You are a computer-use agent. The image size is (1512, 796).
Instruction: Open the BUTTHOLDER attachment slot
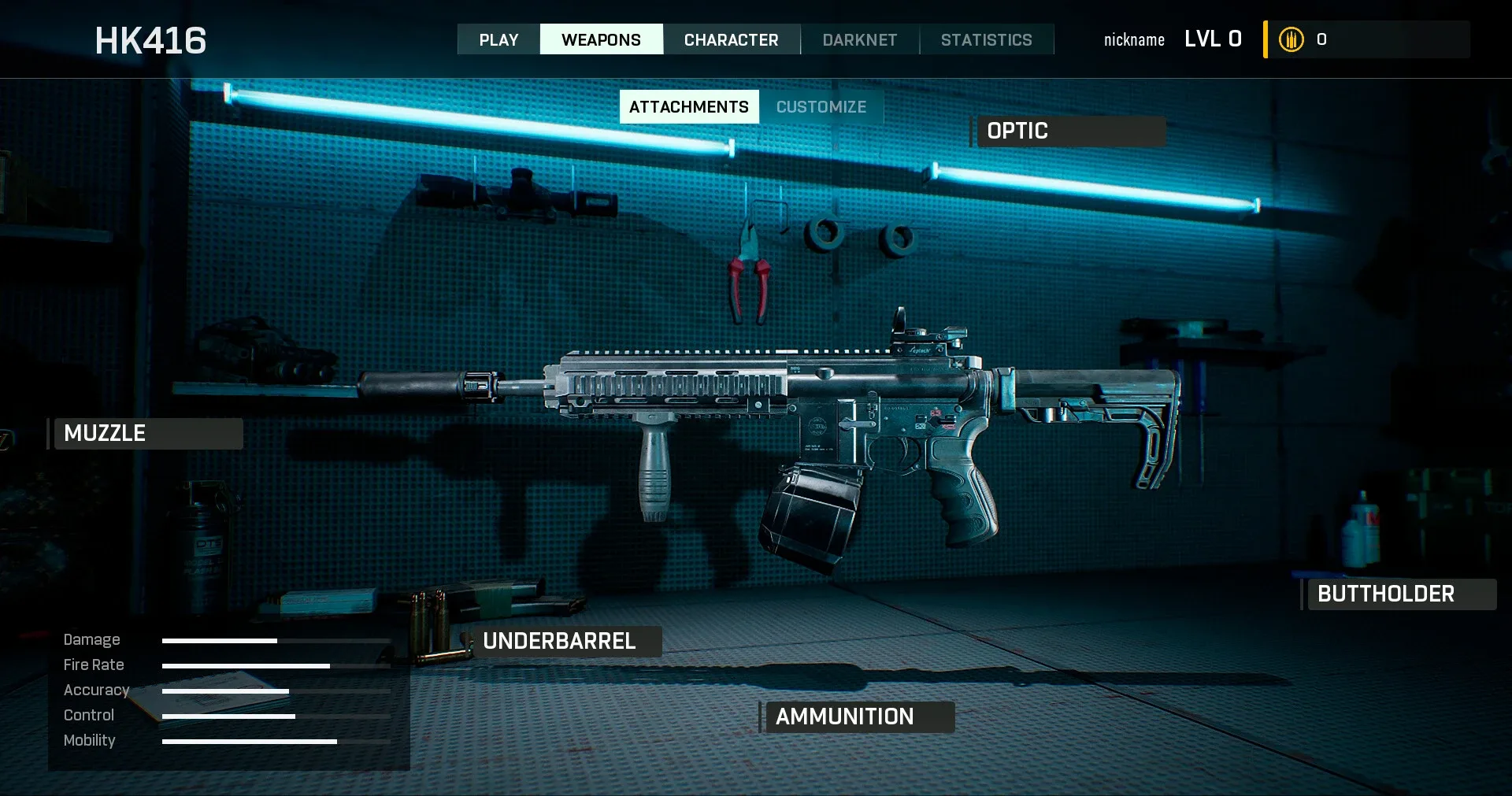(1400, 594)
